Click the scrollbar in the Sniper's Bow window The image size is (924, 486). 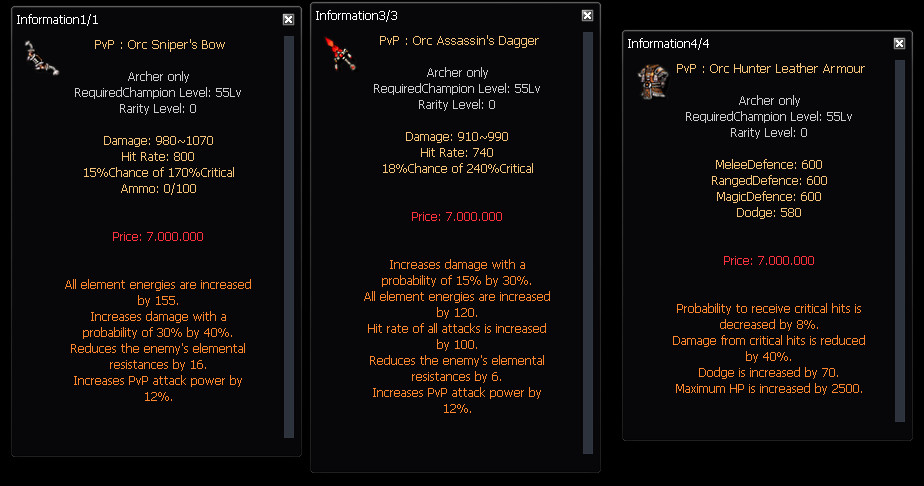pos(289,236)
